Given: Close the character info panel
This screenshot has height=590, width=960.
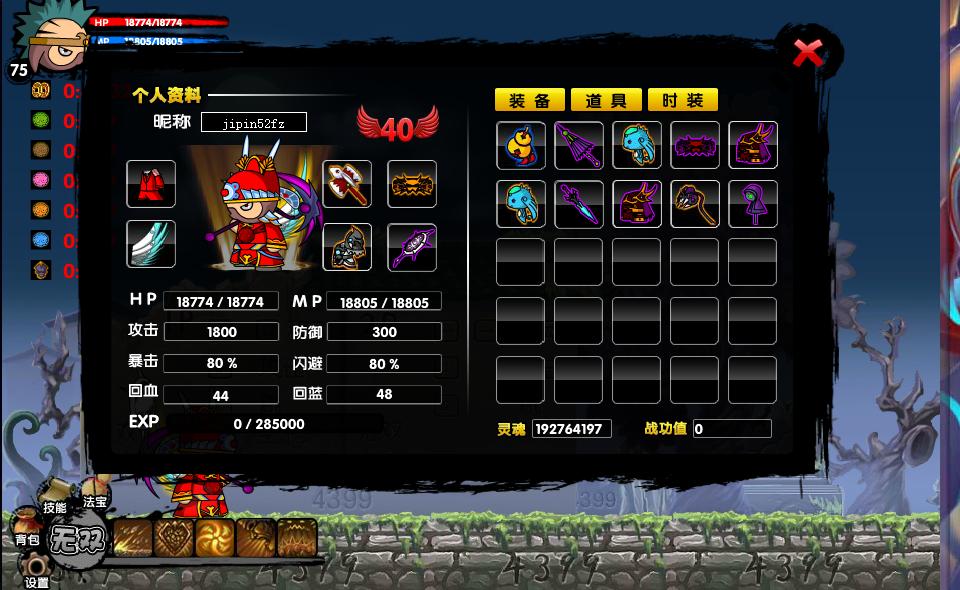Looking at the screenshot, I should 808,53.
